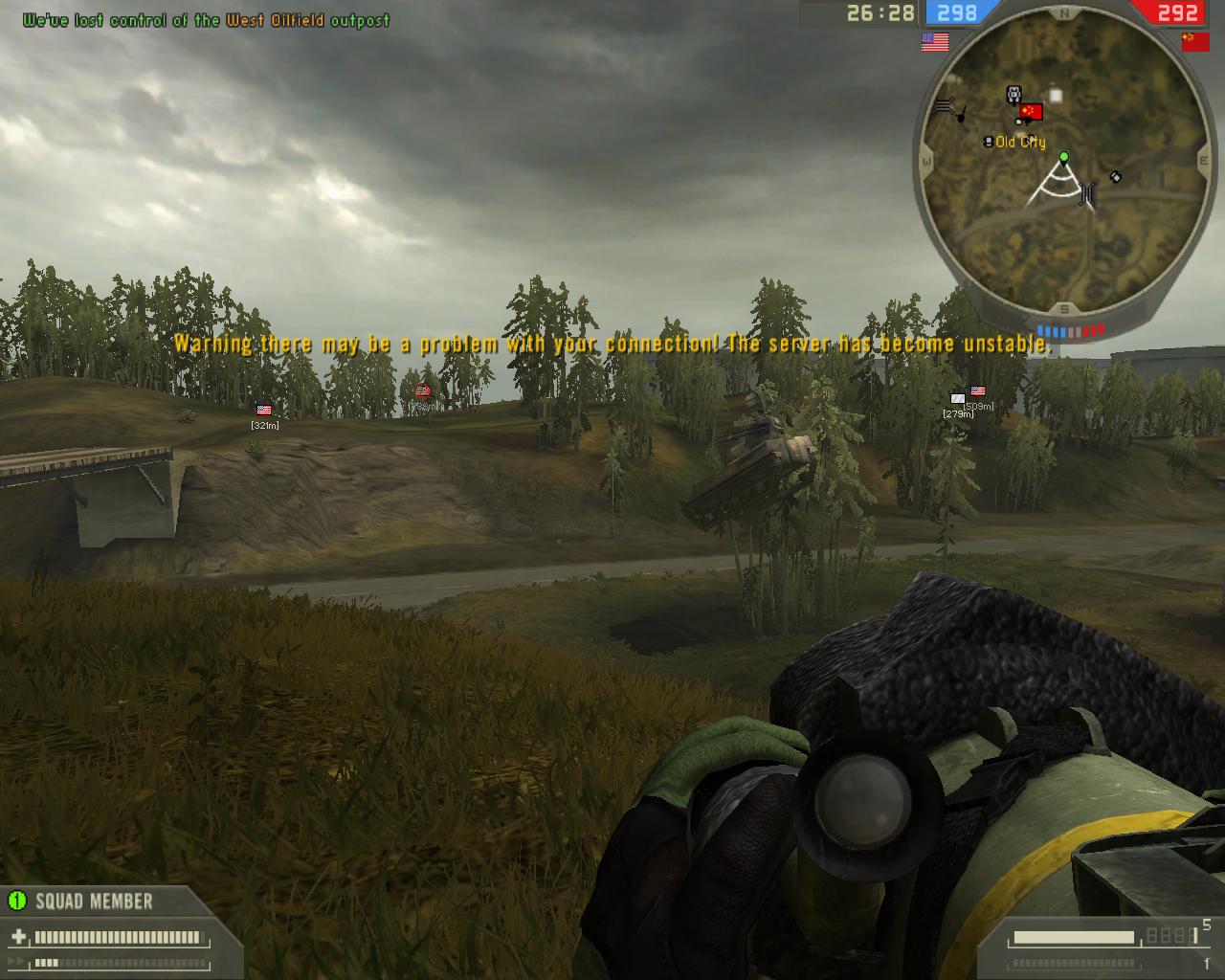Select the green player marker on minimap
Screen dimensions: 1225x980
pos(1063,156)
